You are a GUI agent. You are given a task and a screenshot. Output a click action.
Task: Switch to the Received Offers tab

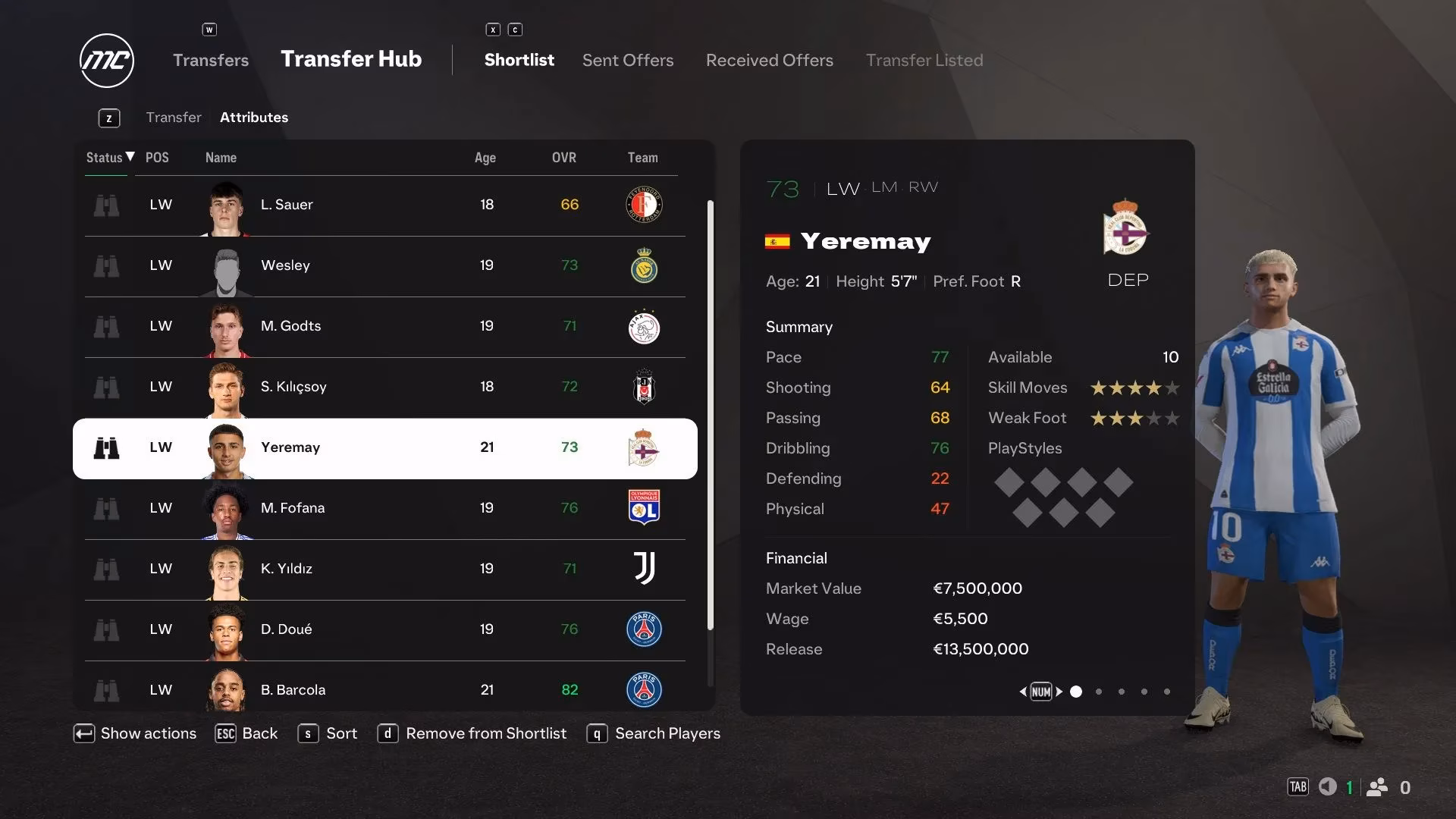[769, 60]
